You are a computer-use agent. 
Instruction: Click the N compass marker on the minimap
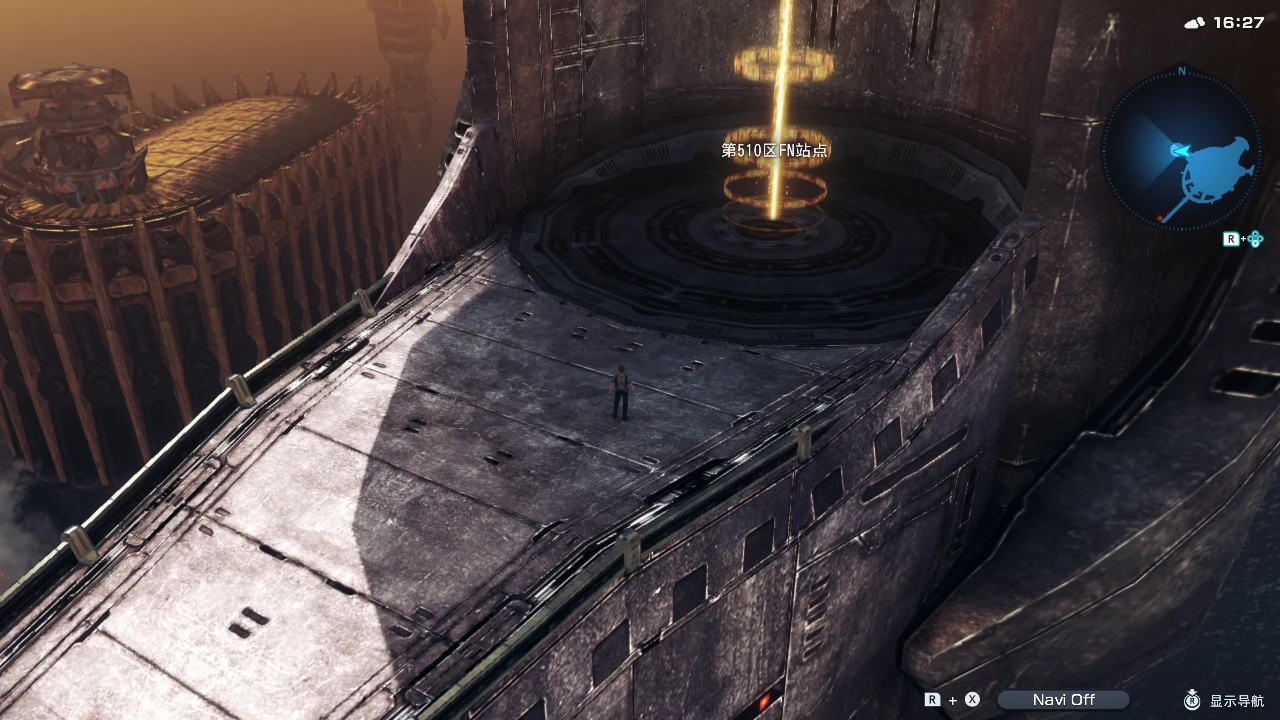(1180, 71)
